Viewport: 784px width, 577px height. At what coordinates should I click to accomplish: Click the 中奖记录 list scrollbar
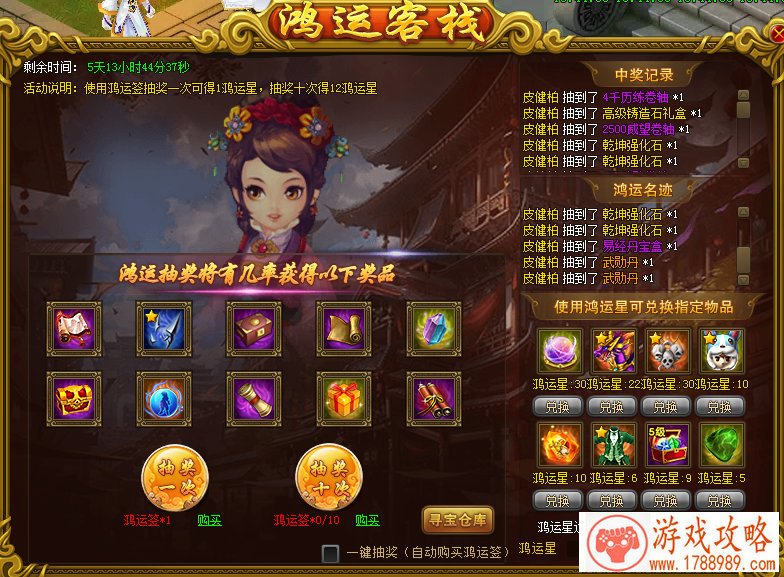click(743, 130)
